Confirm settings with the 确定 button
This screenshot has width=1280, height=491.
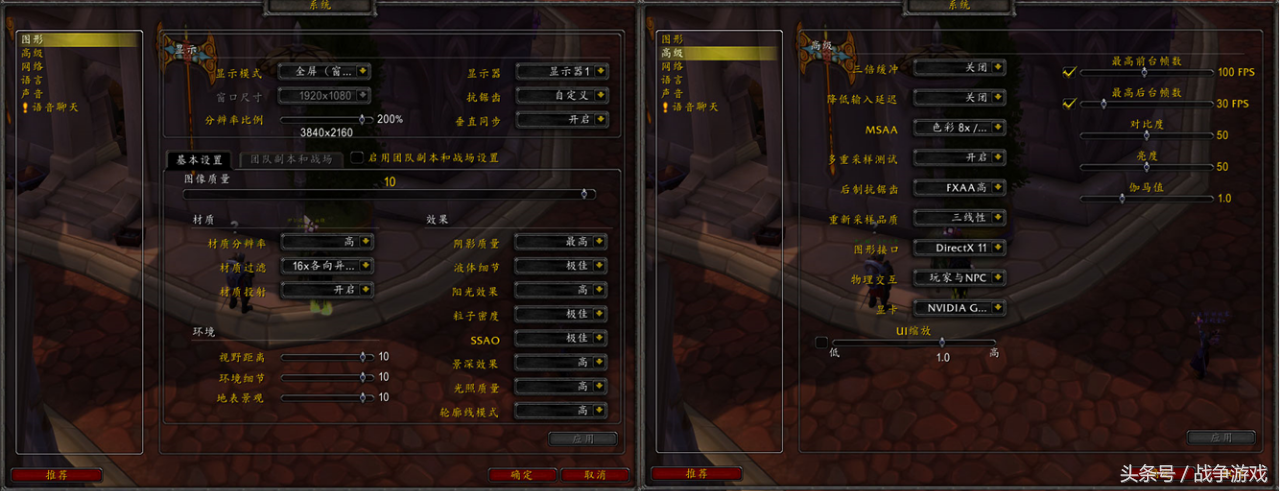click(522, 475)
